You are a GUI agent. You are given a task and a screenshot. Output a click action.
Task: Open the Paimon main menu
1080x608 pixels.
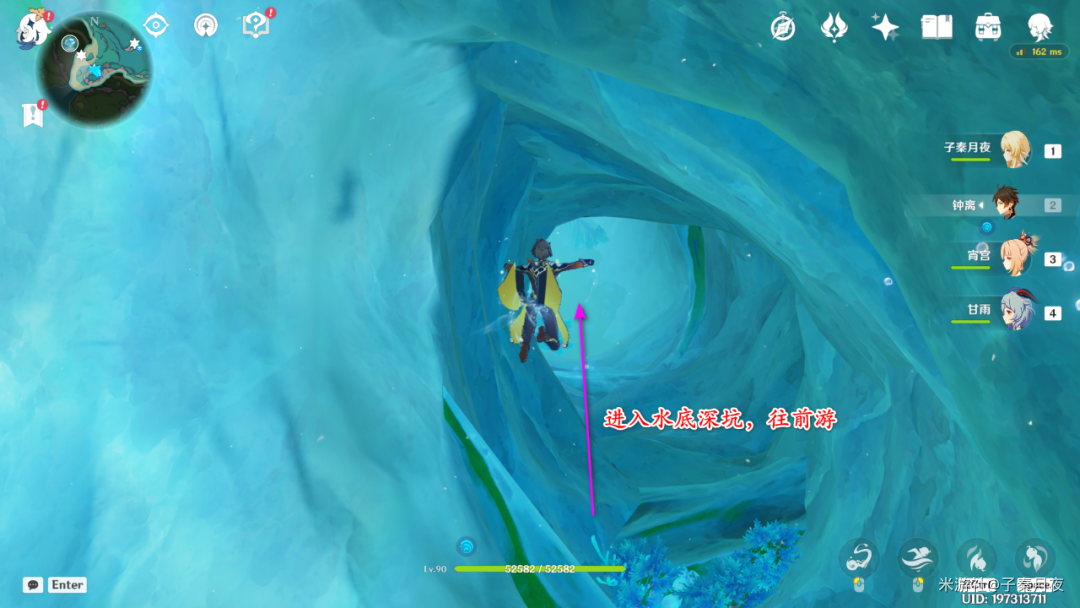point(33,28)
